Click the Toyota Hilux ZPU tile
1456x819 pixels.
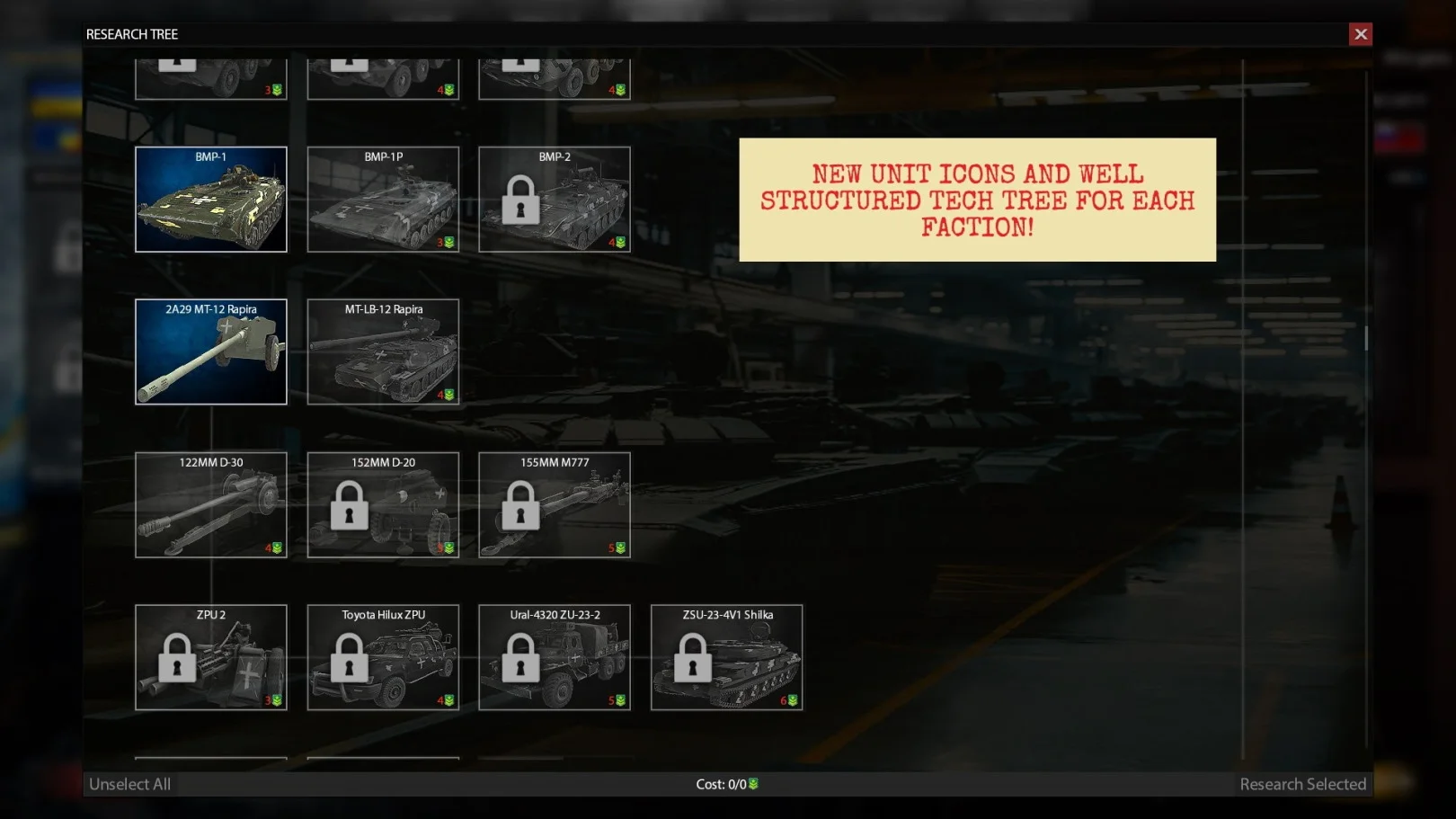tap(383, 657)
